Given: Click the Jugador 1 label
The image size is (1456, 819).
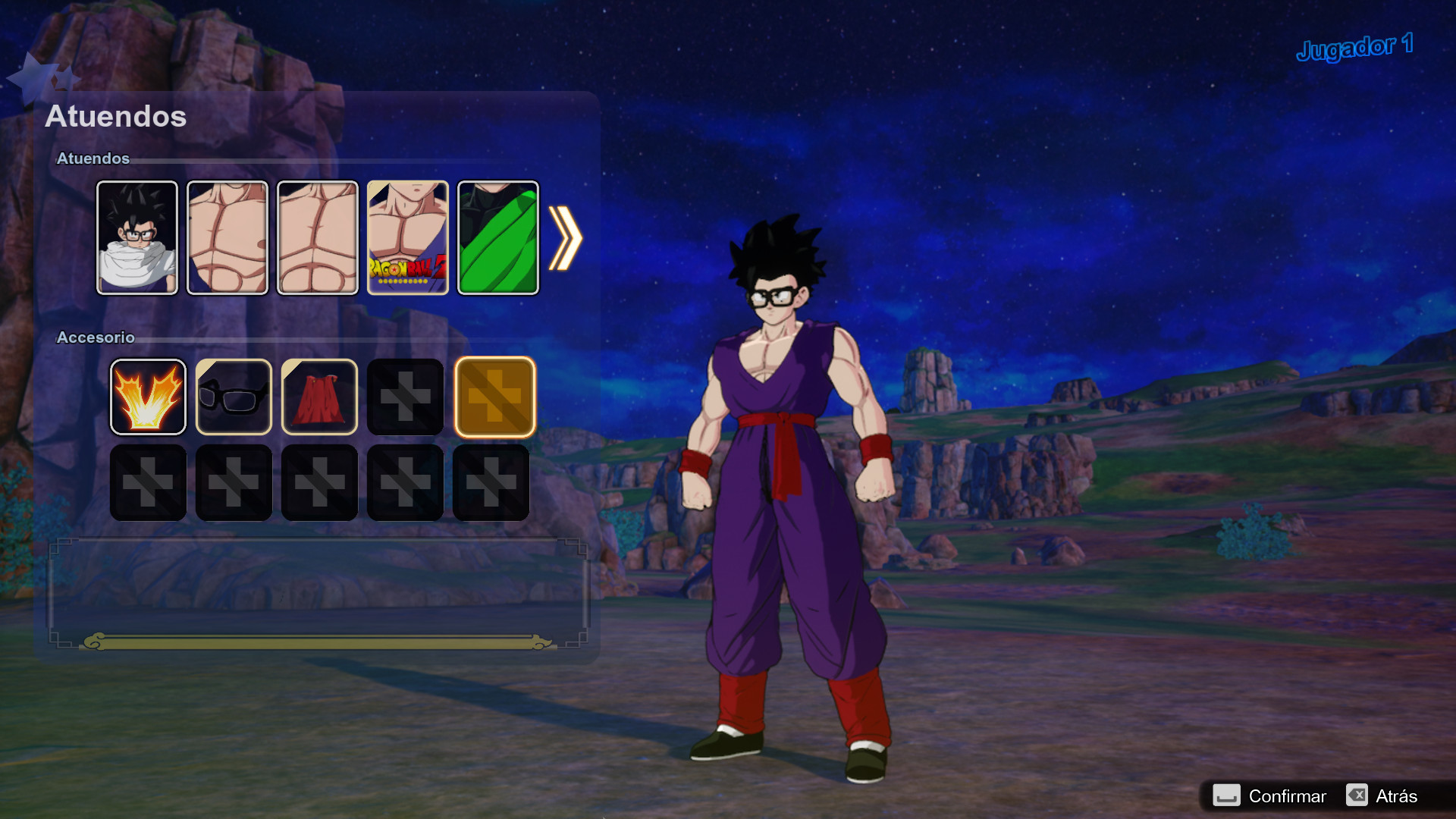Looking at the screenshot, I should 1355,45.
